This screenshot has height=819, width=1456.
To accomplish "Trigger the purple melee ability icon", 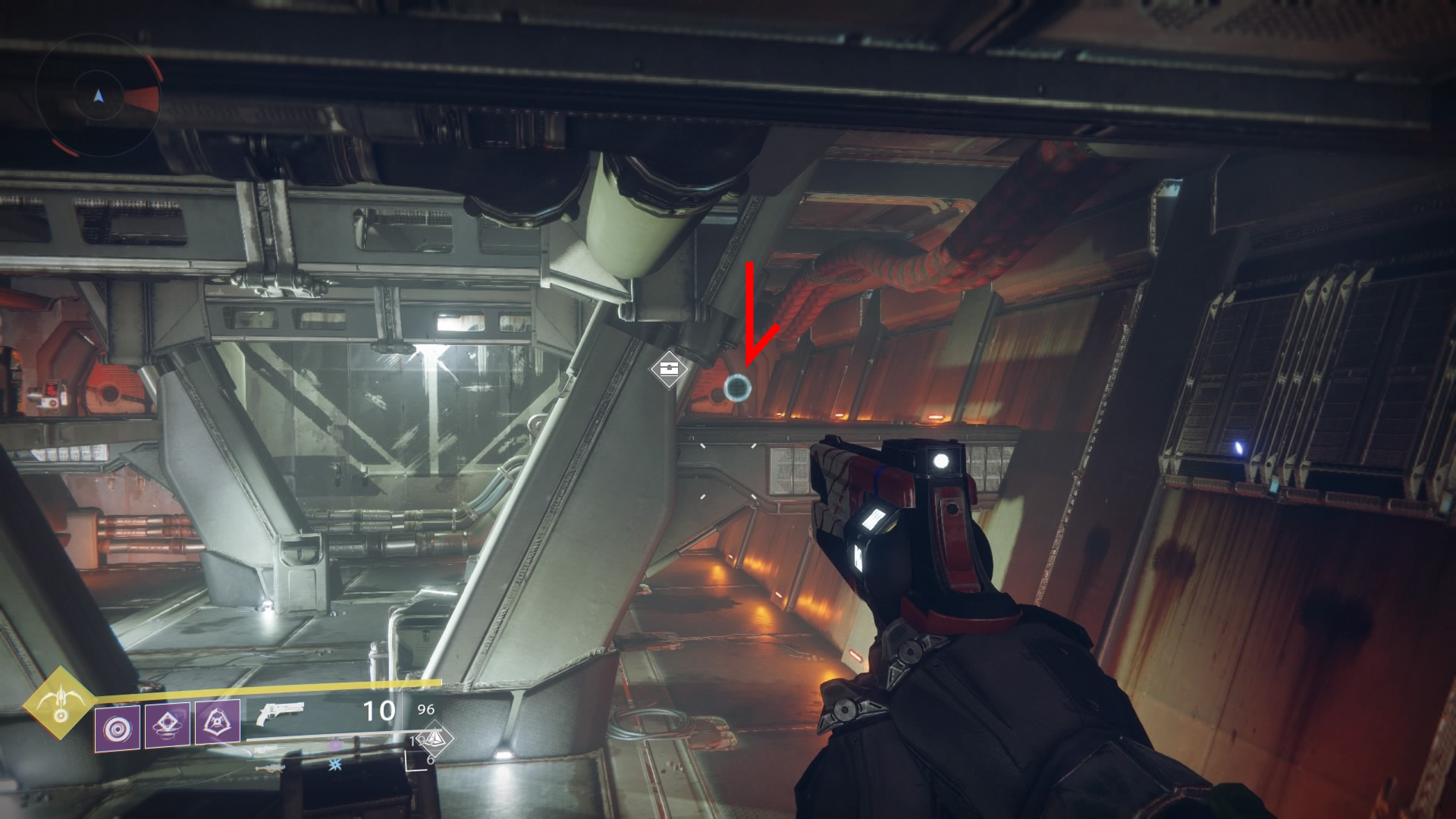I will coord(167,726).
